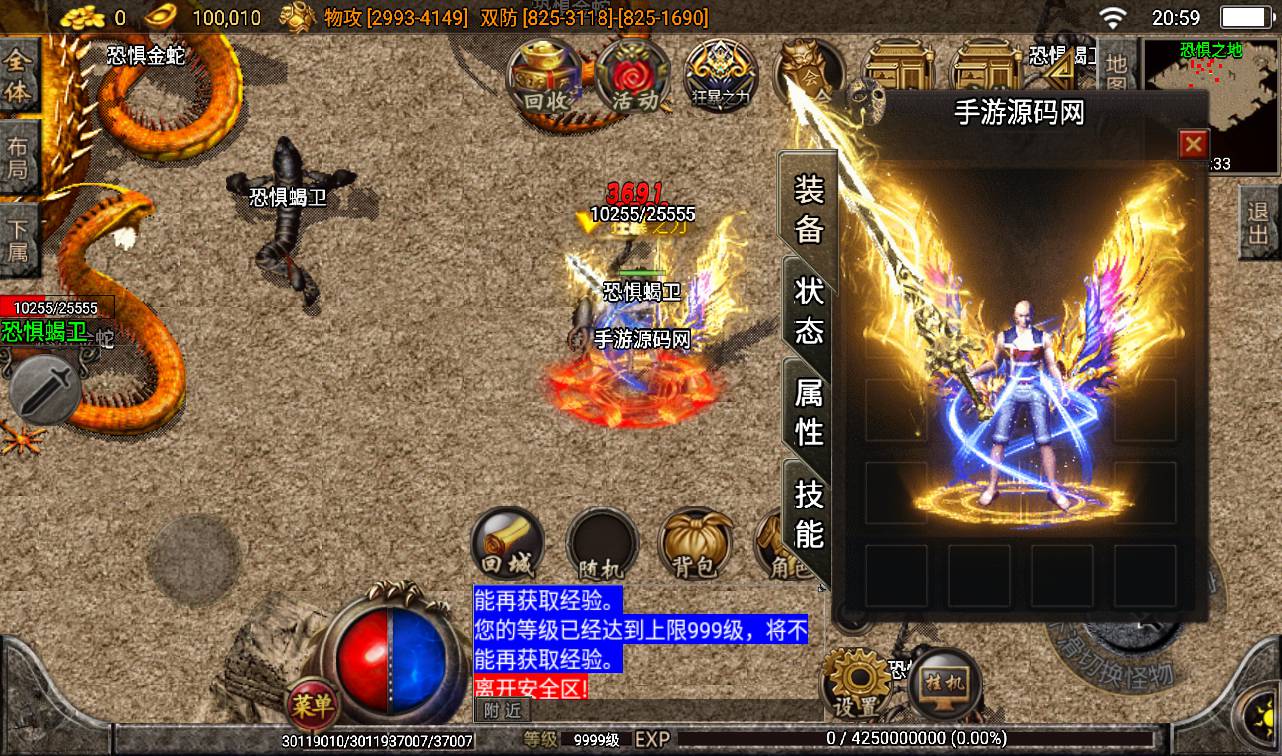Viewport: 1282px width, 756px height.
Task: Open the 属性 attributes tab
Action: [x=808, y=411]
